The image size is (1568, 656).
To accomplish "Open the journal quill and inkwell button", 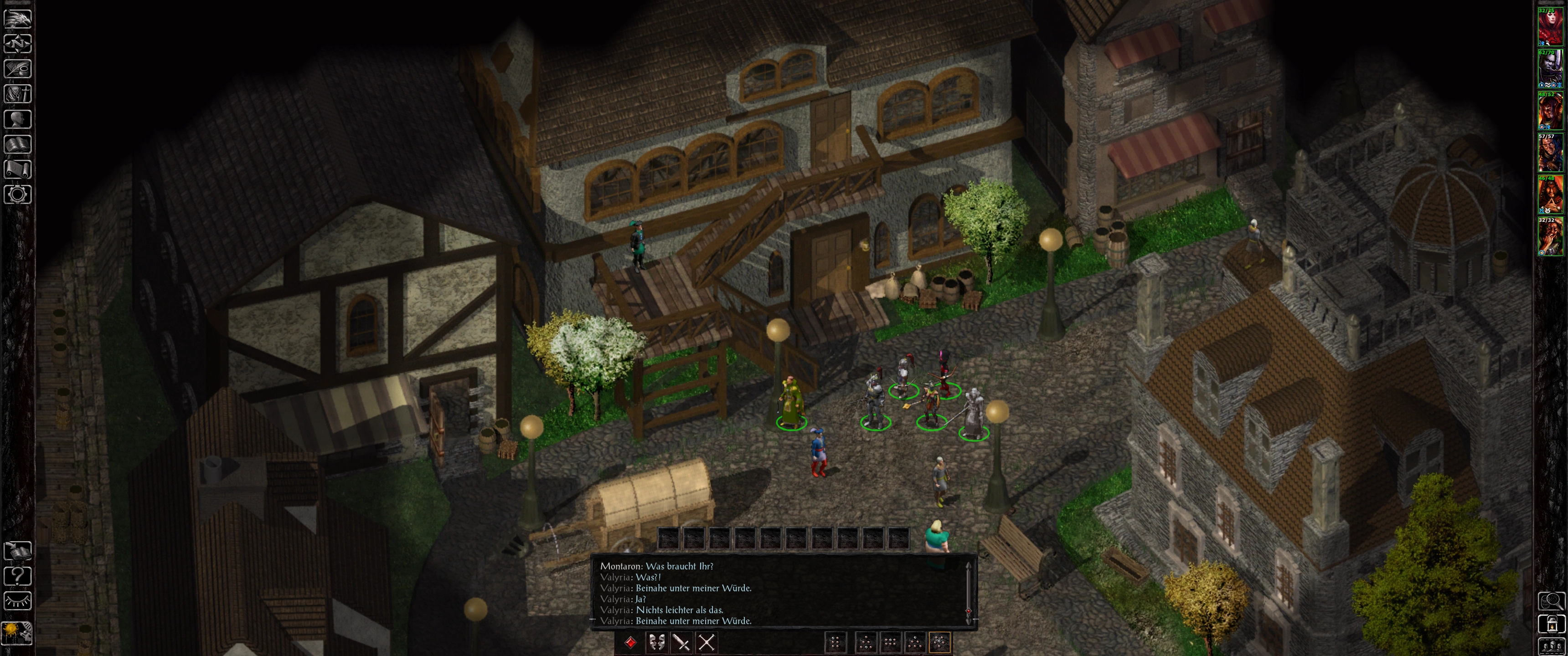I will 18,69.
